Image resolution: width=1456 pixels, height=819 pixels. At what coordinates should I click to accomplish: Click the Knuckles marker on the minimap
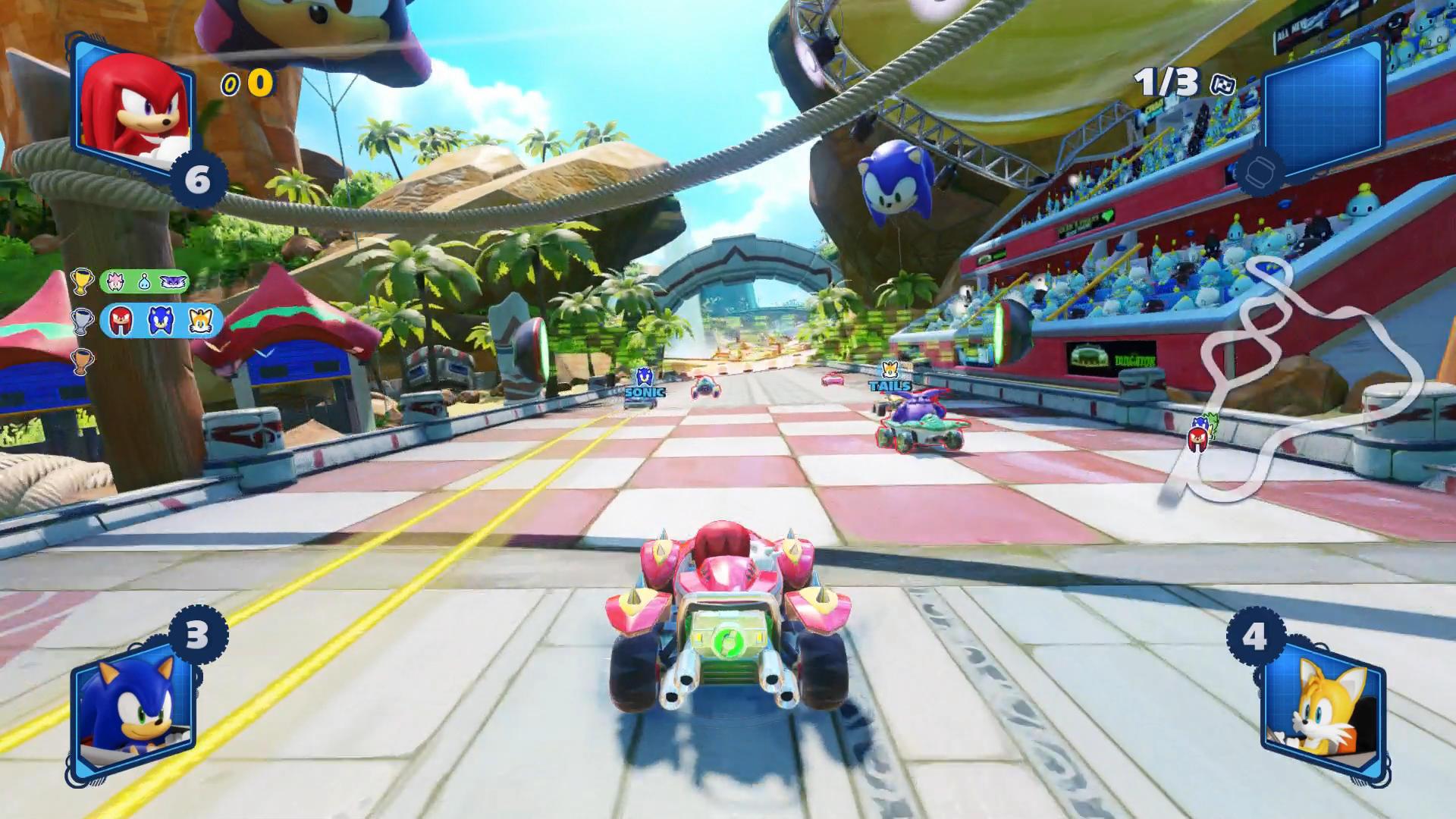(1197, 438)
